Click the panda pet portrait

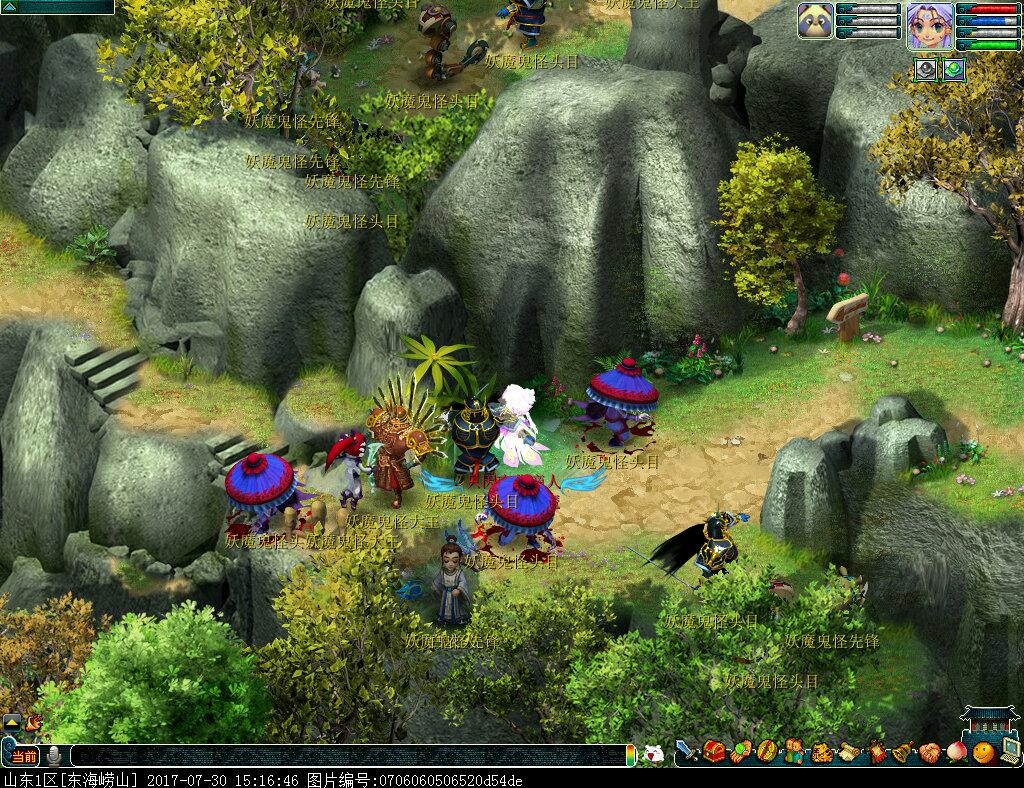[816, 21]
